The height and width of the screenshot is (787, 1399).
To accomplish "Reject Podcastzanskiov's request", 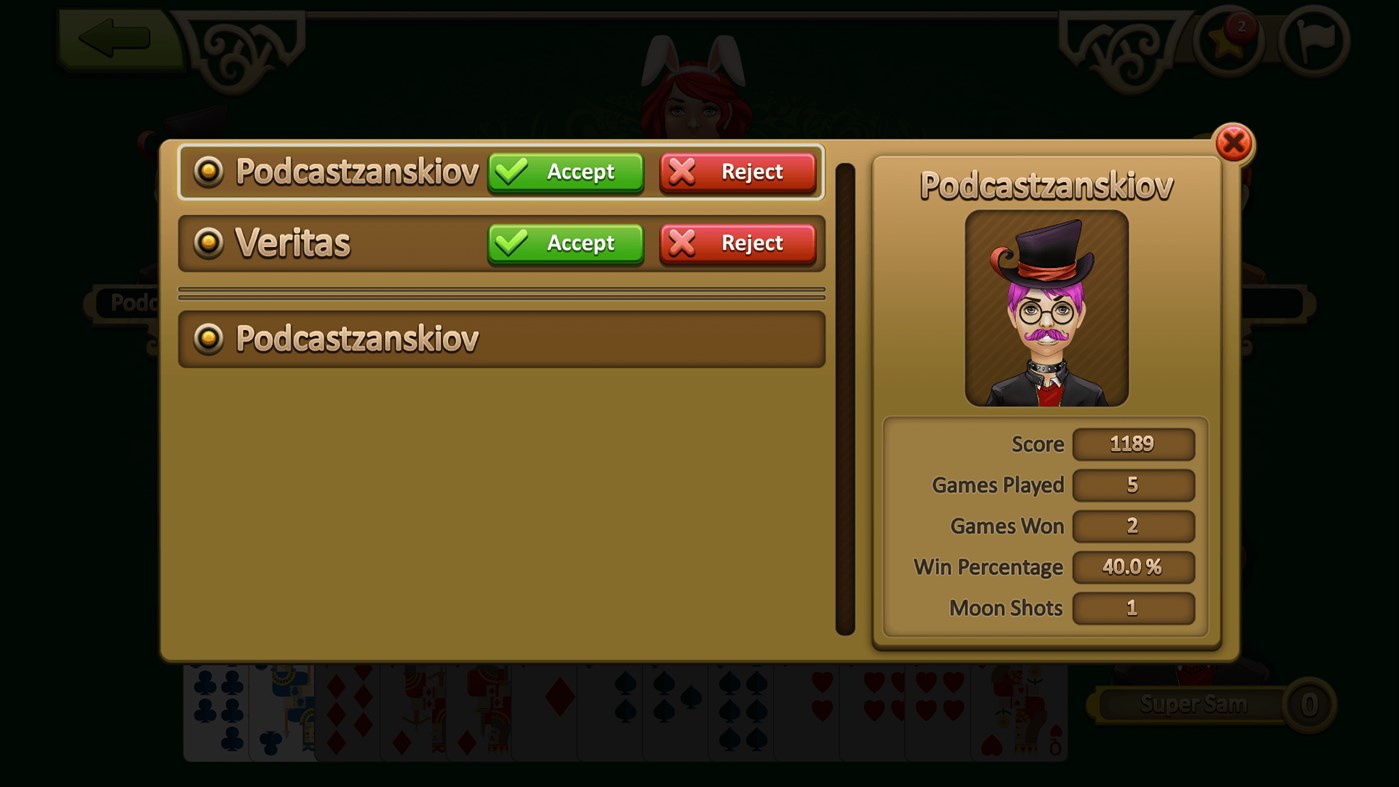I will [x=738, y=171].
